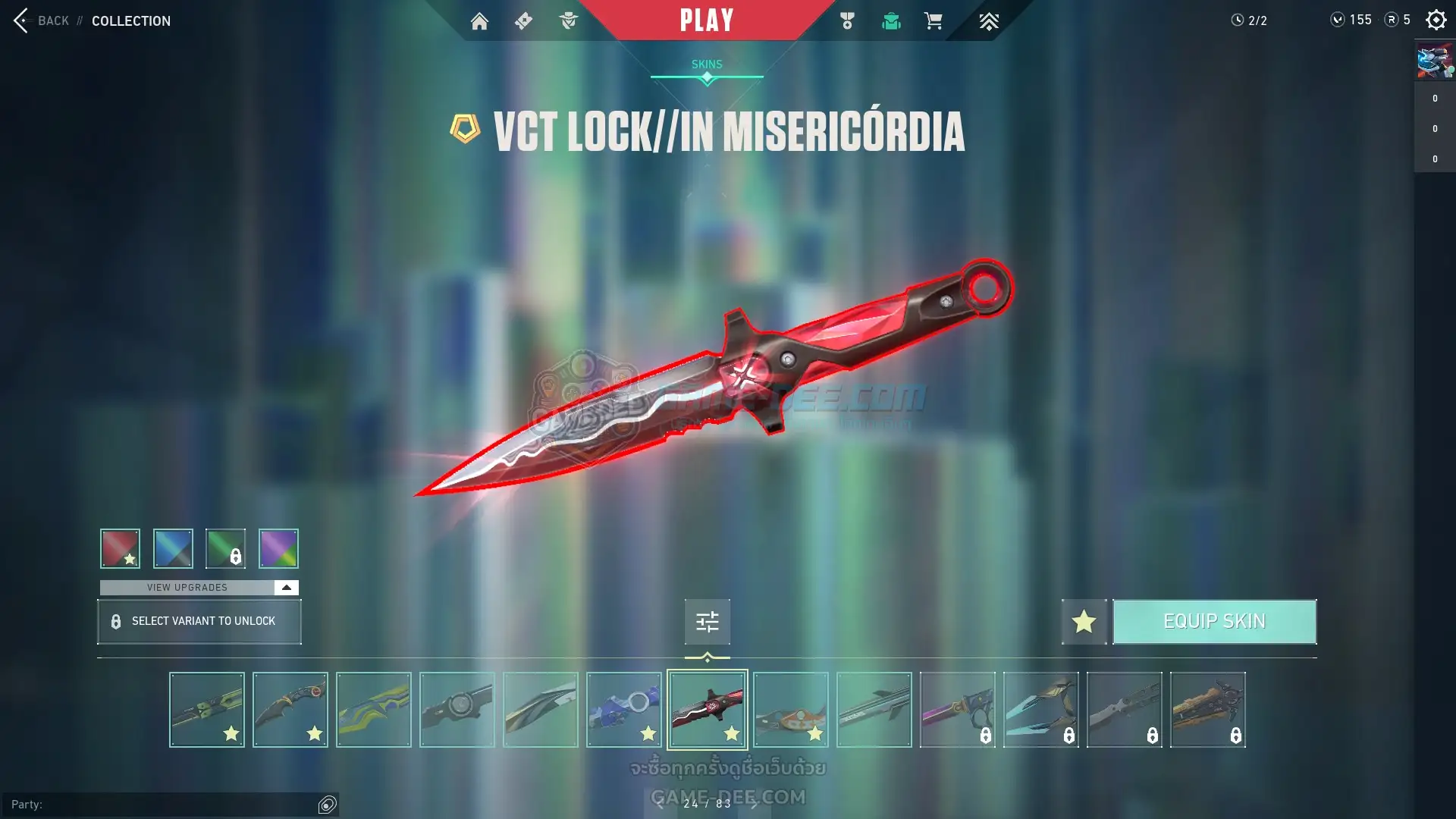Viewport: 1456px width, 819px height.
Task: Pick the locked green color variant
Action: point(225,548)
